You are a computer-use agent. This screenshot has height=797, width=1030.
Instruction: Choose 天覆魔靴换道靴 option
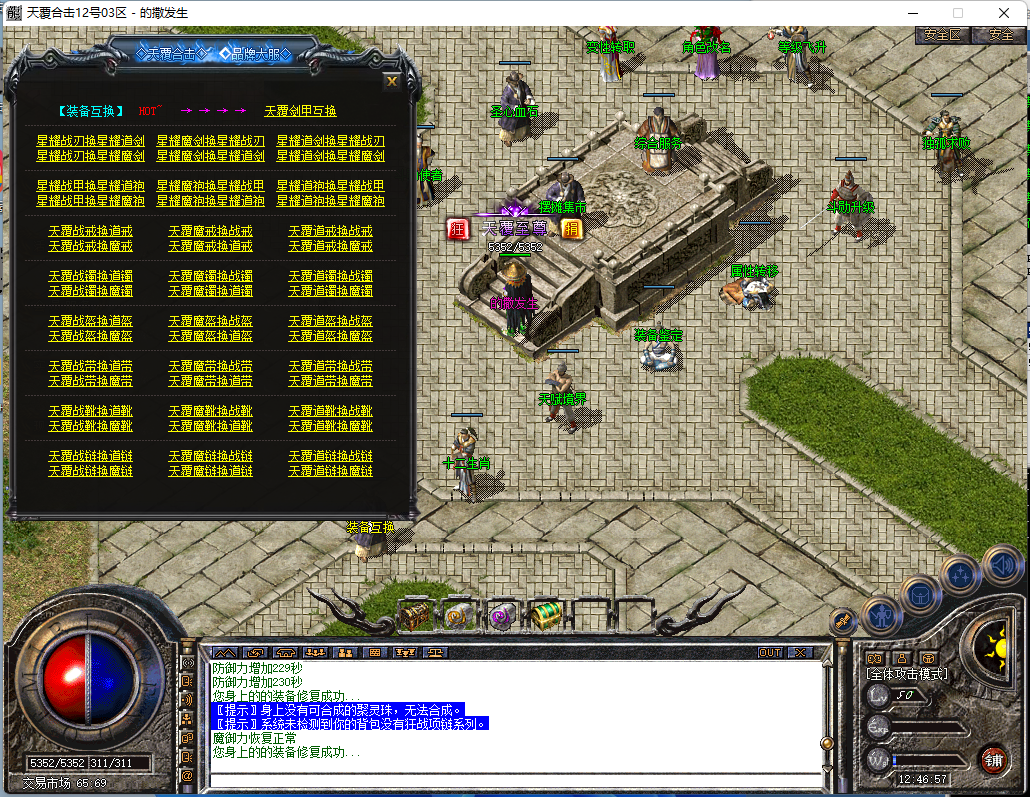pos(210,426)
